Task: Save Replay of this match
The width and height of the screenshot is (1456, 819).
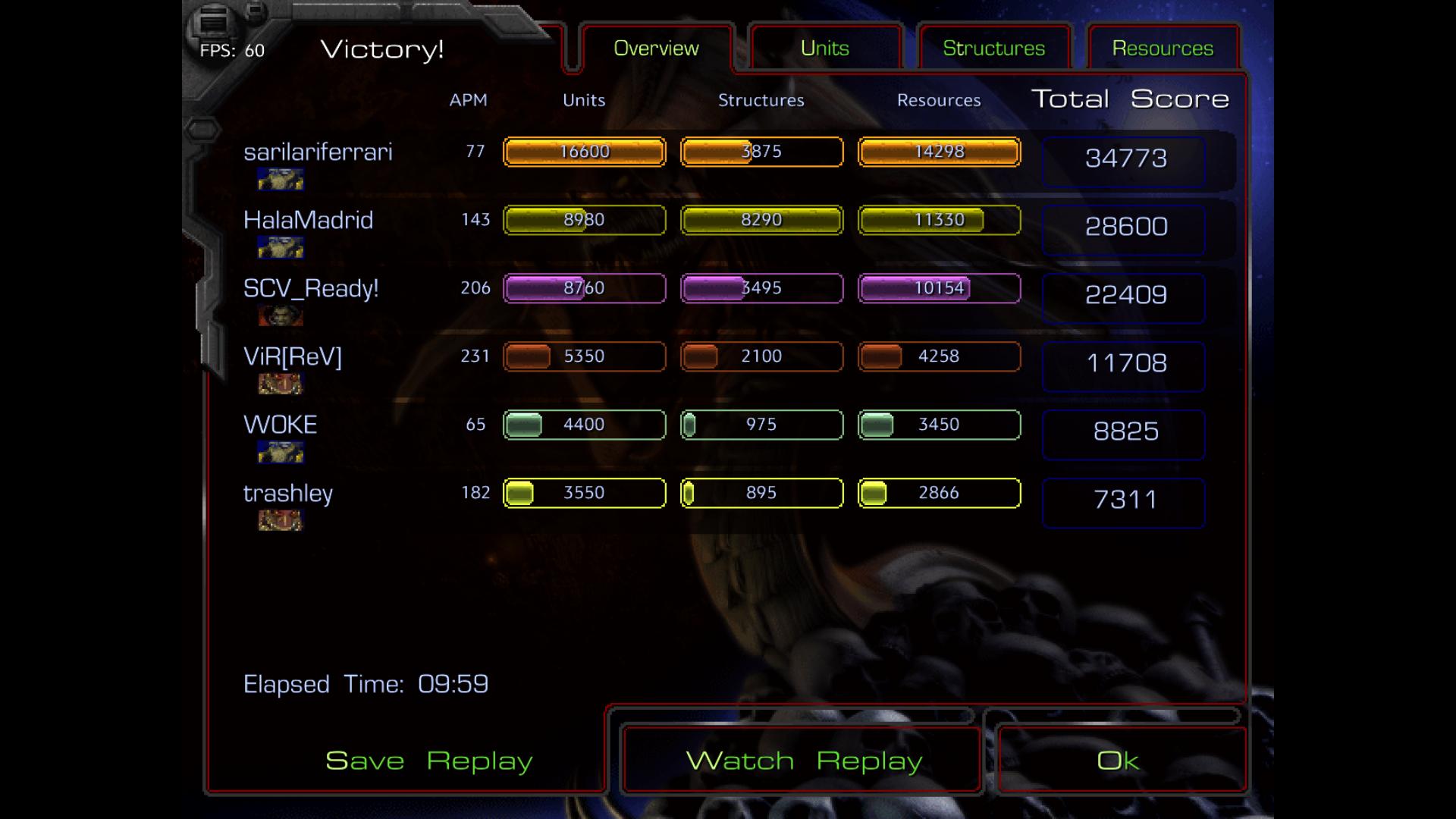Action: pos(428,761)
